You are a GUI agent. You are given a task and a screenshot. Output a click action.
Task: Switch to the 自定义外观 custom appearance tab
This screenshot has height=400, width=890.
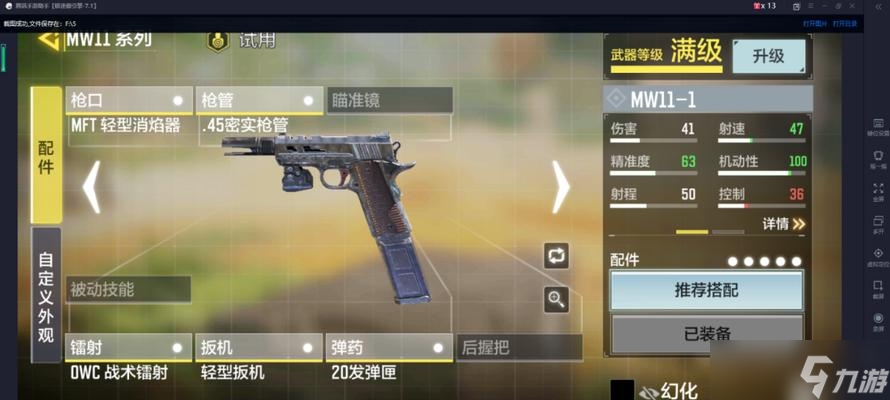pos(46,294)
